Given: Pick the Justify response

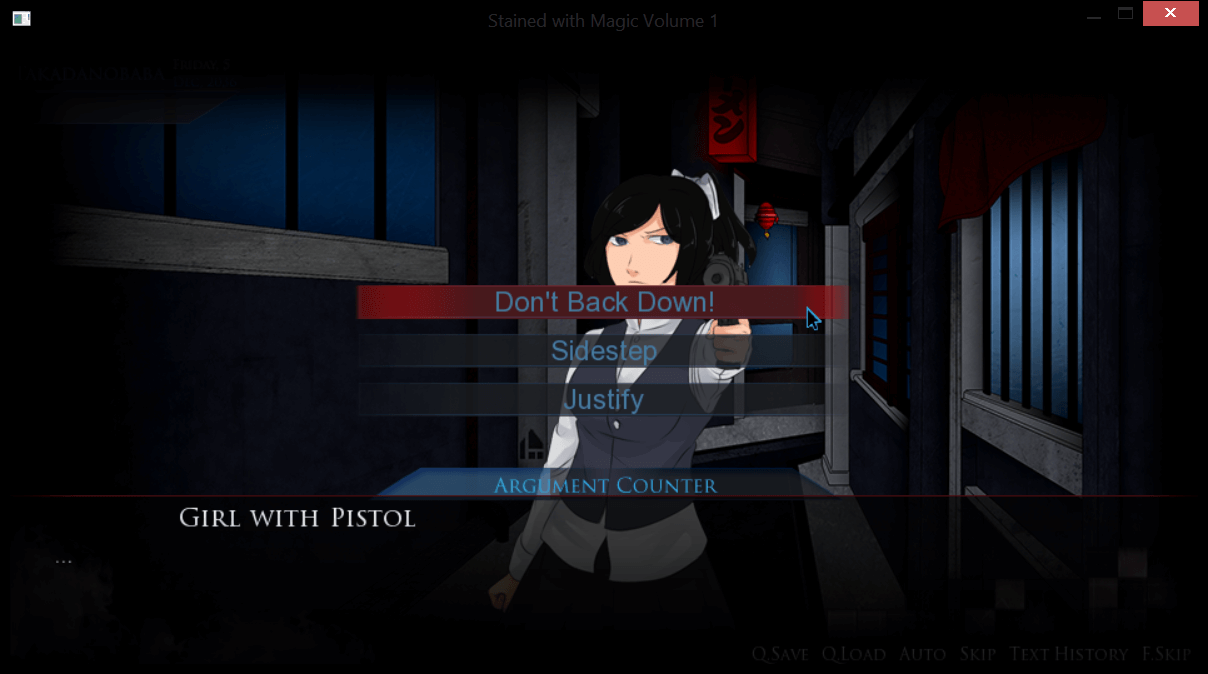Looking at the screenshot, I should point(604,400).
